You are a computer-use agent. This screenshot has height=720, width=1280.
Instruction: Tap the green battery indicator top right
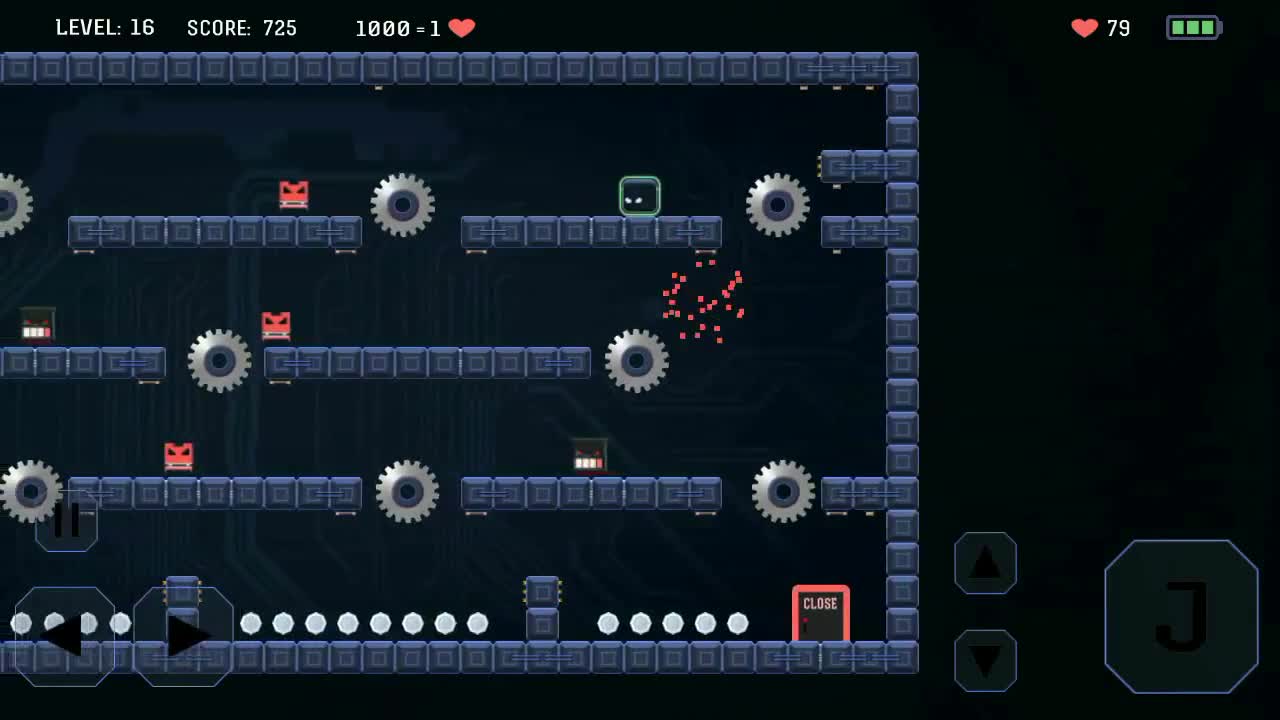[x=1193, y=27]
